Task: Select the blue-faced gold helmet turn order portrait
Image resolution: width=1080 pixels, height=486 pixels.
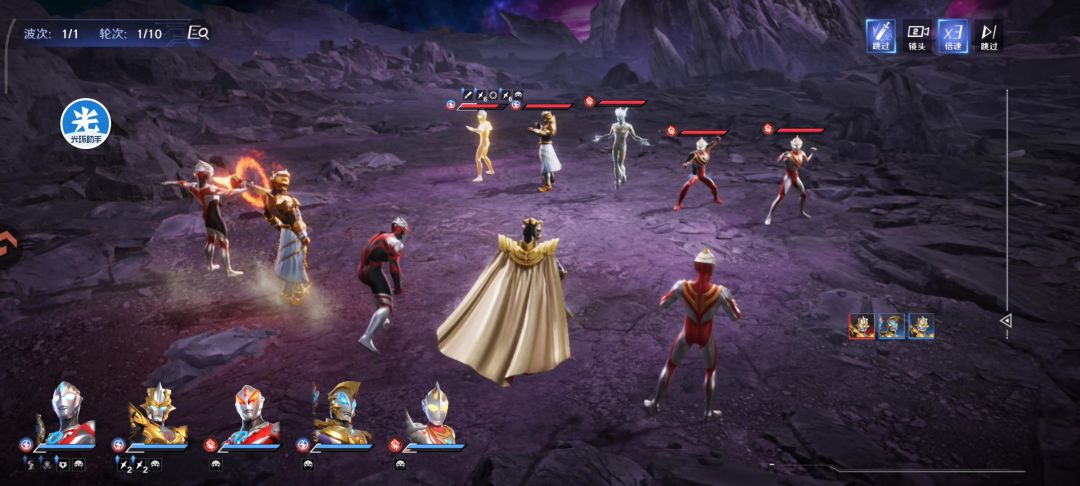Action: point(891,326)
